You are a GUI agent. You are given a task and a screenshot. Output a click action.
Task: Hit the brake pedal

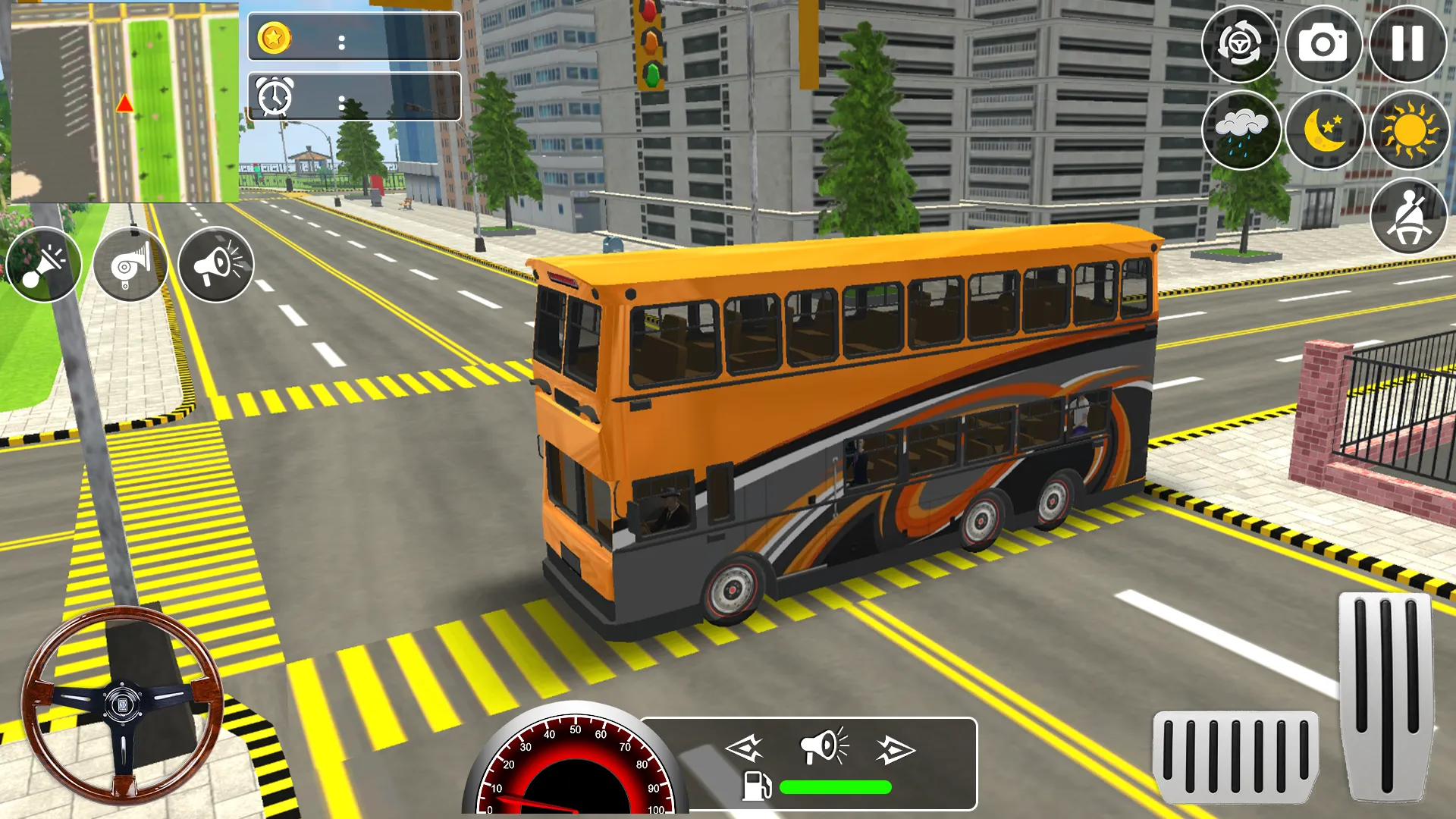click(1235, 757)
